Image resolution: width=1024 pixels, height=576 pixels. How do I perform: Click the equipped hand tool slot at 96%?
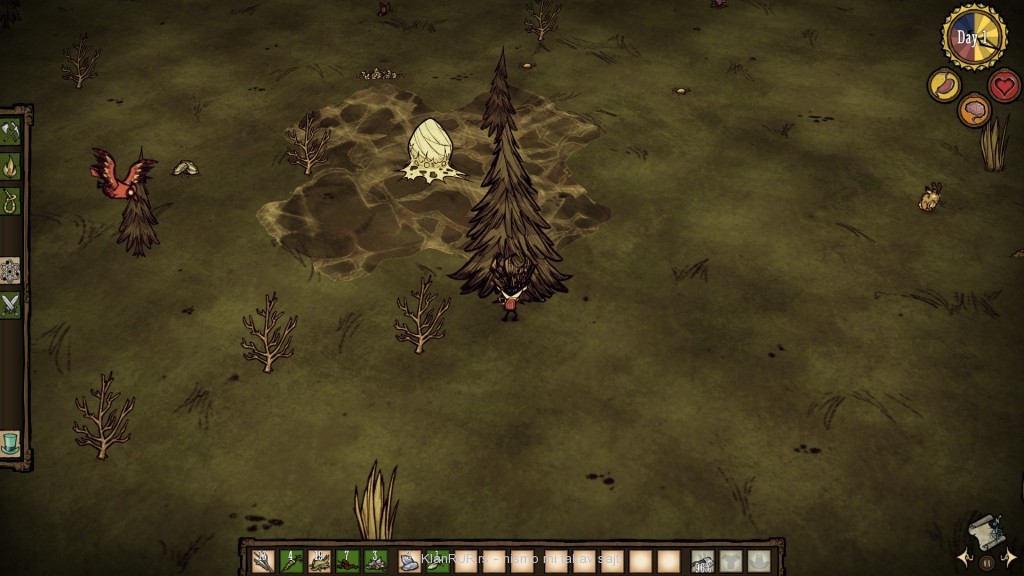703,561
